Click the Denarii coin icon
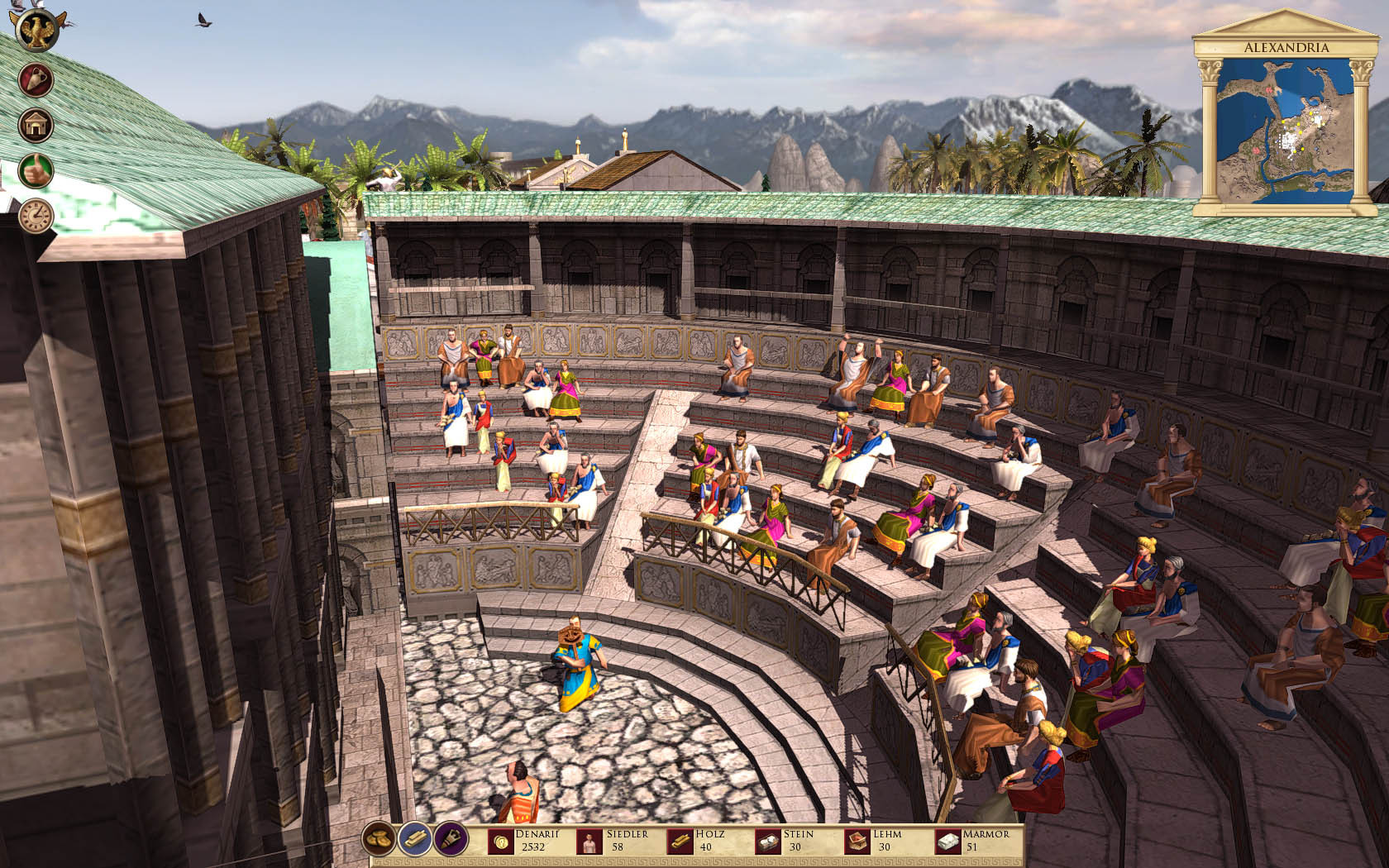This screenshot has width=1389, height=868. point(499,842)
